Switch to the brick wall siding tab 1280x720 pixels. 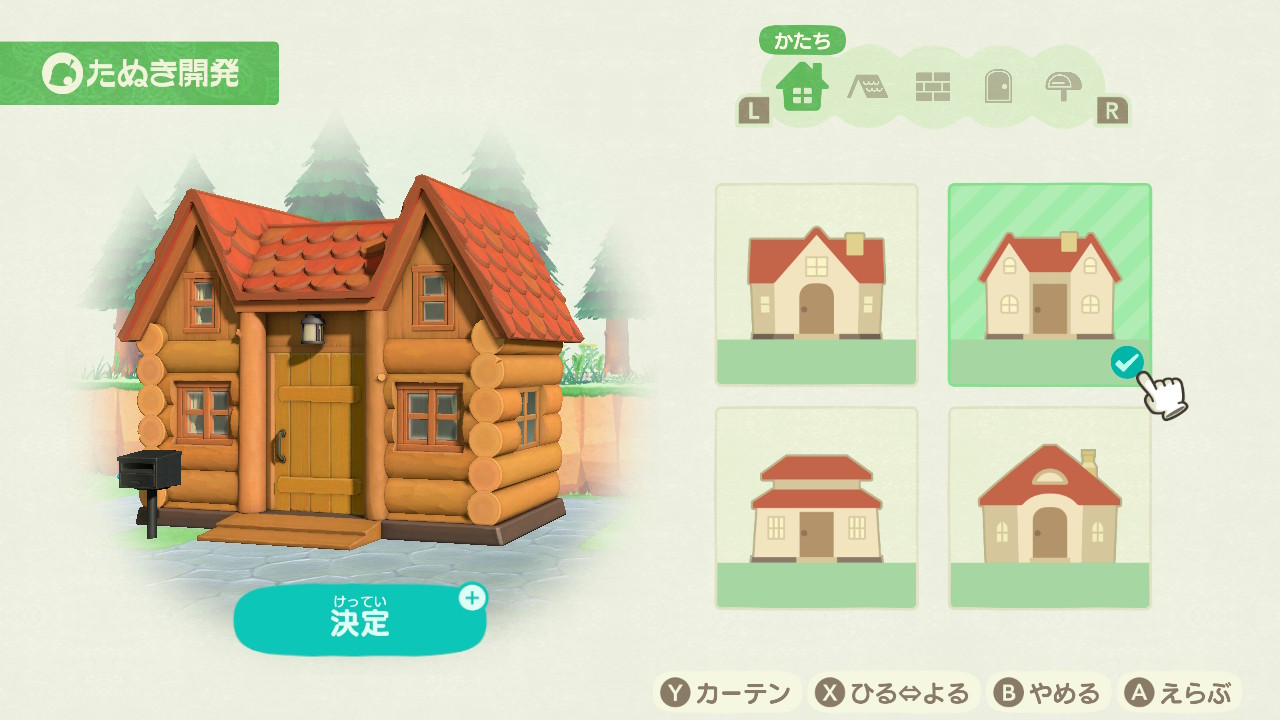(932, 88)
